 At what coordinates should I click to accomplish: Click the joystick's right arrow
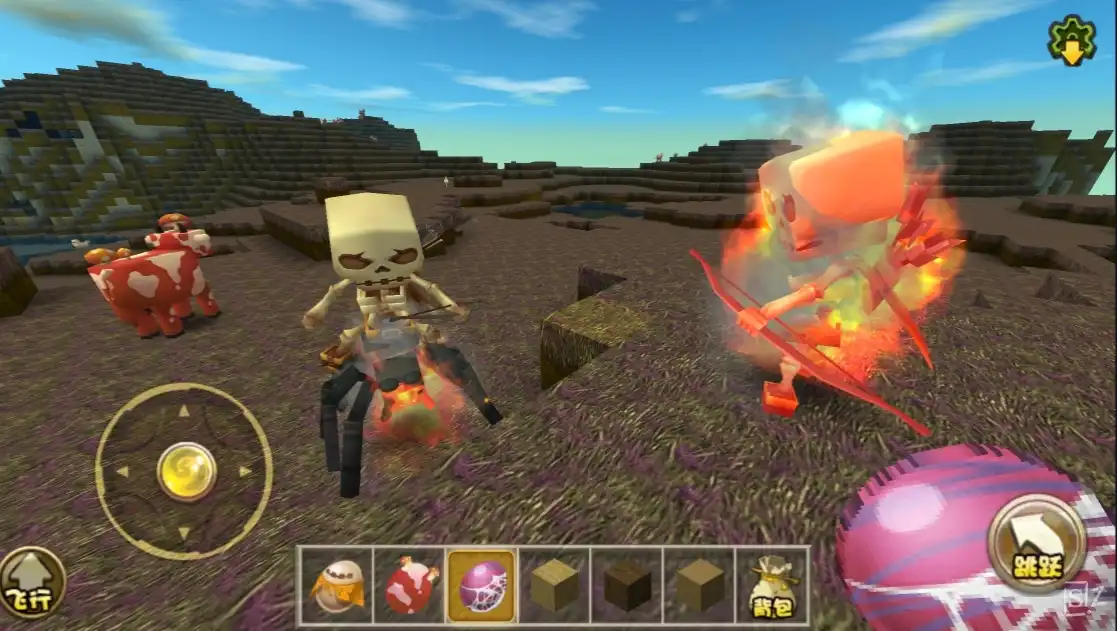245,472
